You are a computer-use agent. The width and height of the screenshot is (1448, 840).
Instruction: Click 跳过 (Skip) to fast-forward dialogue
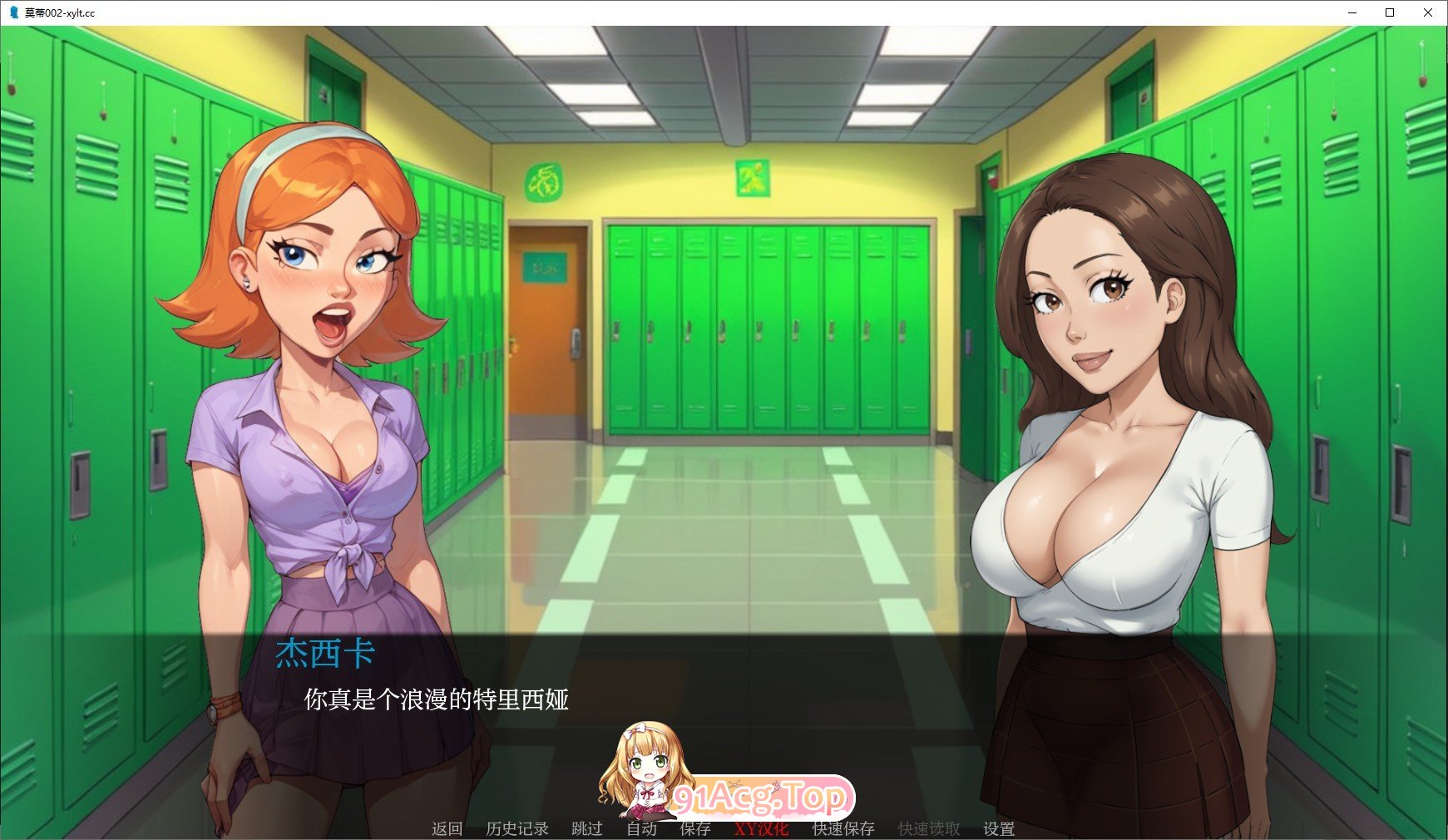[x=586, y=828]
